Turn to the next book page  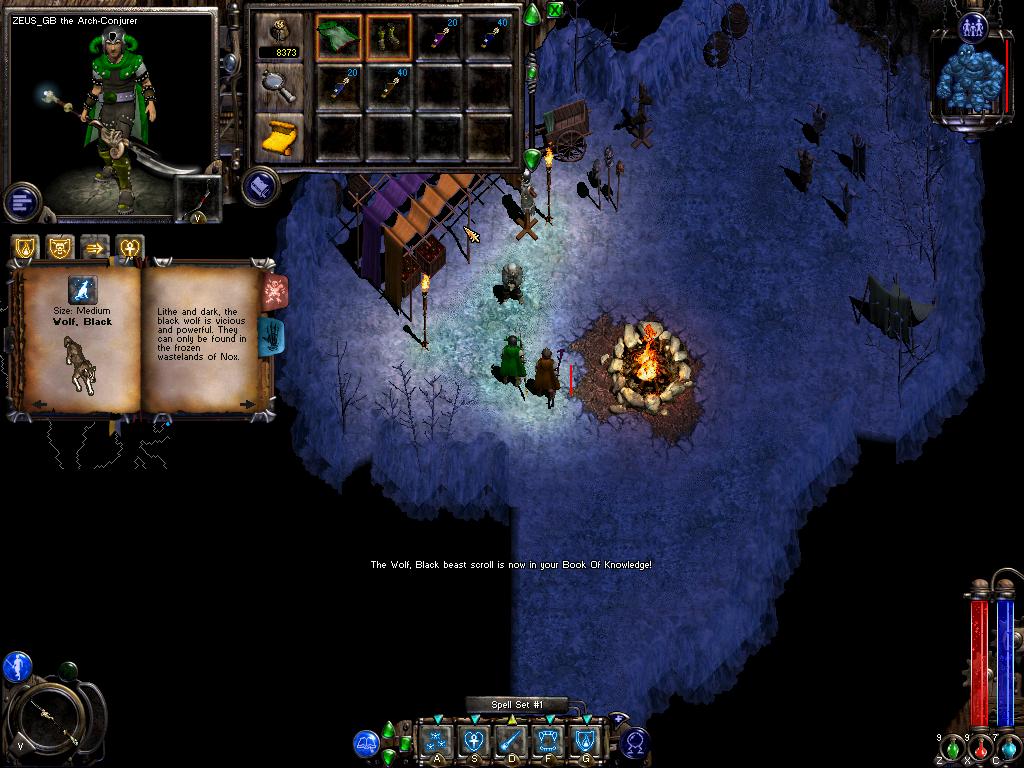(247, 404)
